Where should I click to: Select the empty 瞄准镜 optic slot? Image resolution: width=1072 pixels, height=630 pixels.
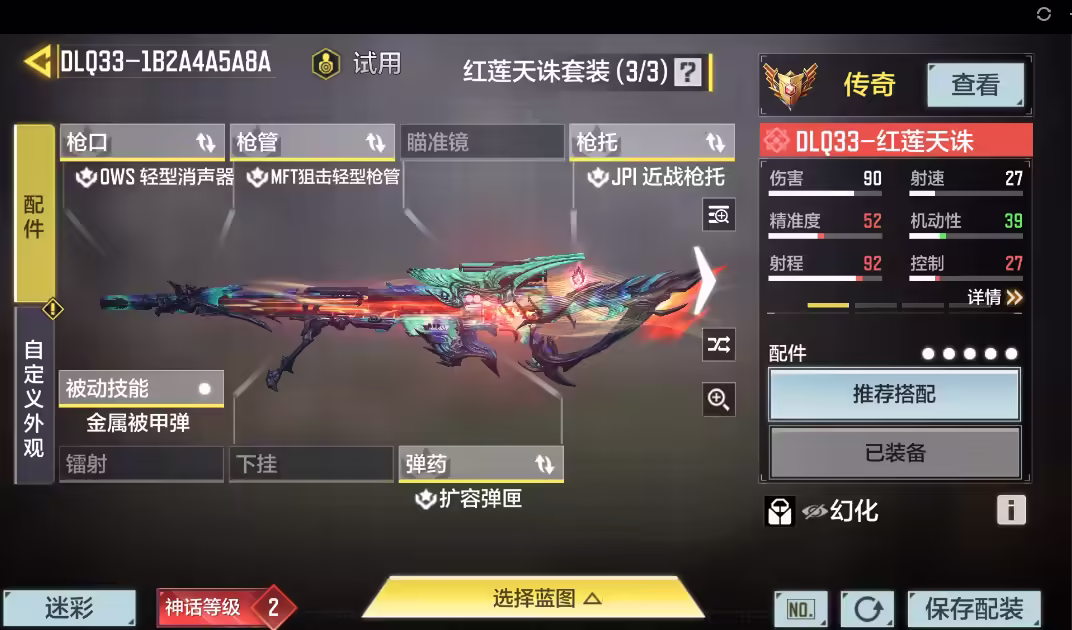point(481,143)
